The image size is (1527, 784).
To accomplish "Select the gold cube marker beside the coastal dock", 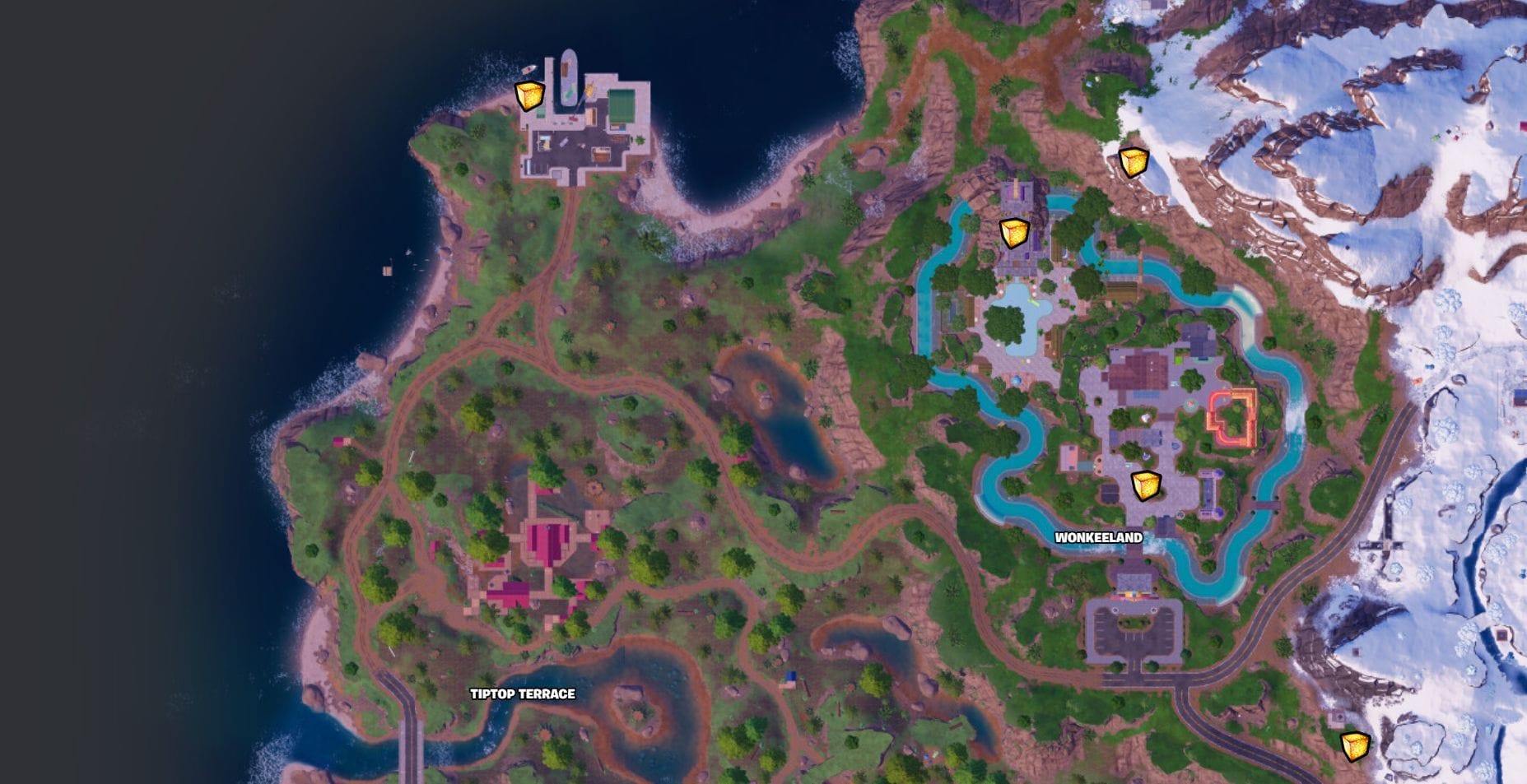I will point(529,95).
